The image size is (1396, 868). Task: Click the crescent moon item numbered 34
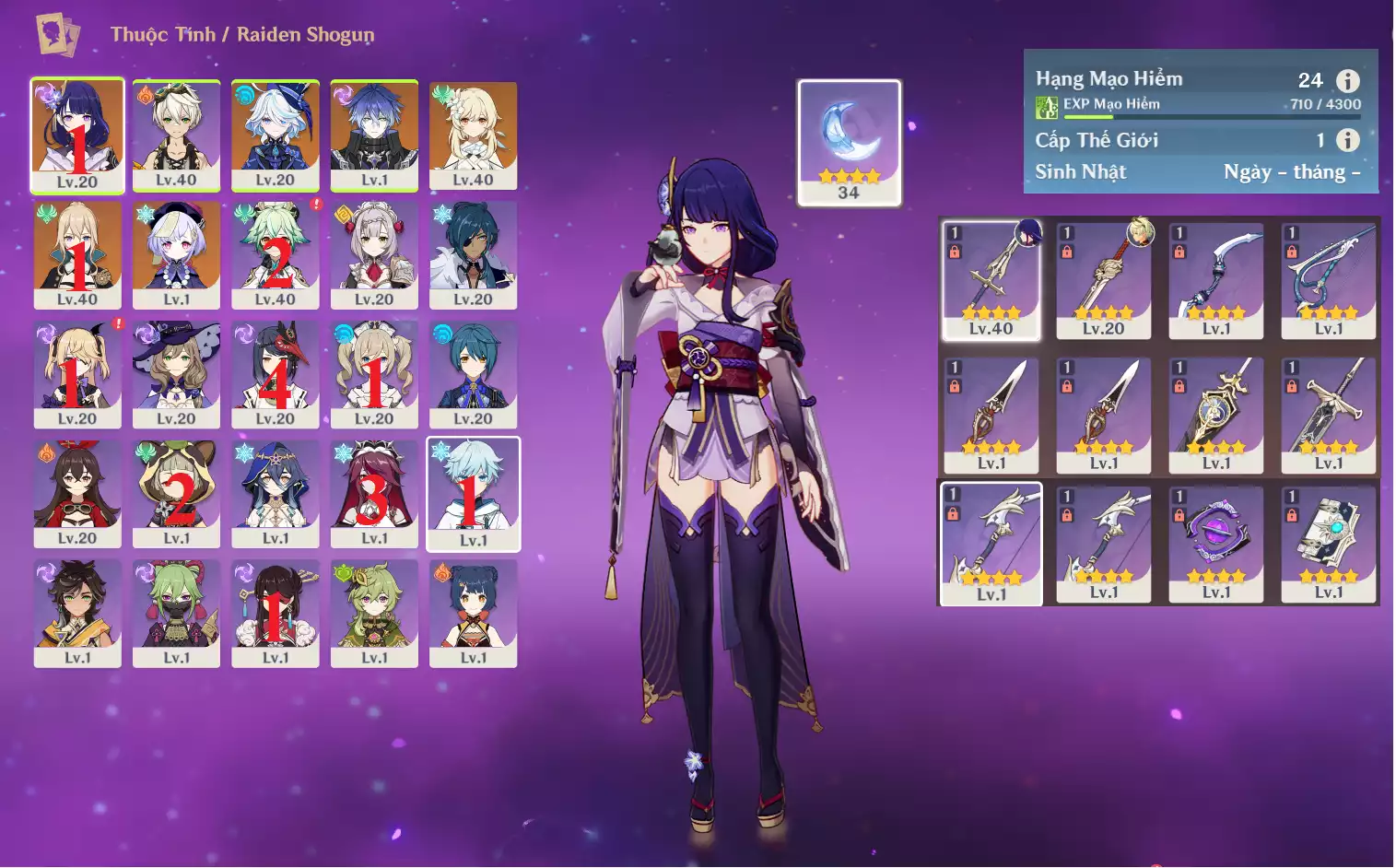[x=849, y=141]
